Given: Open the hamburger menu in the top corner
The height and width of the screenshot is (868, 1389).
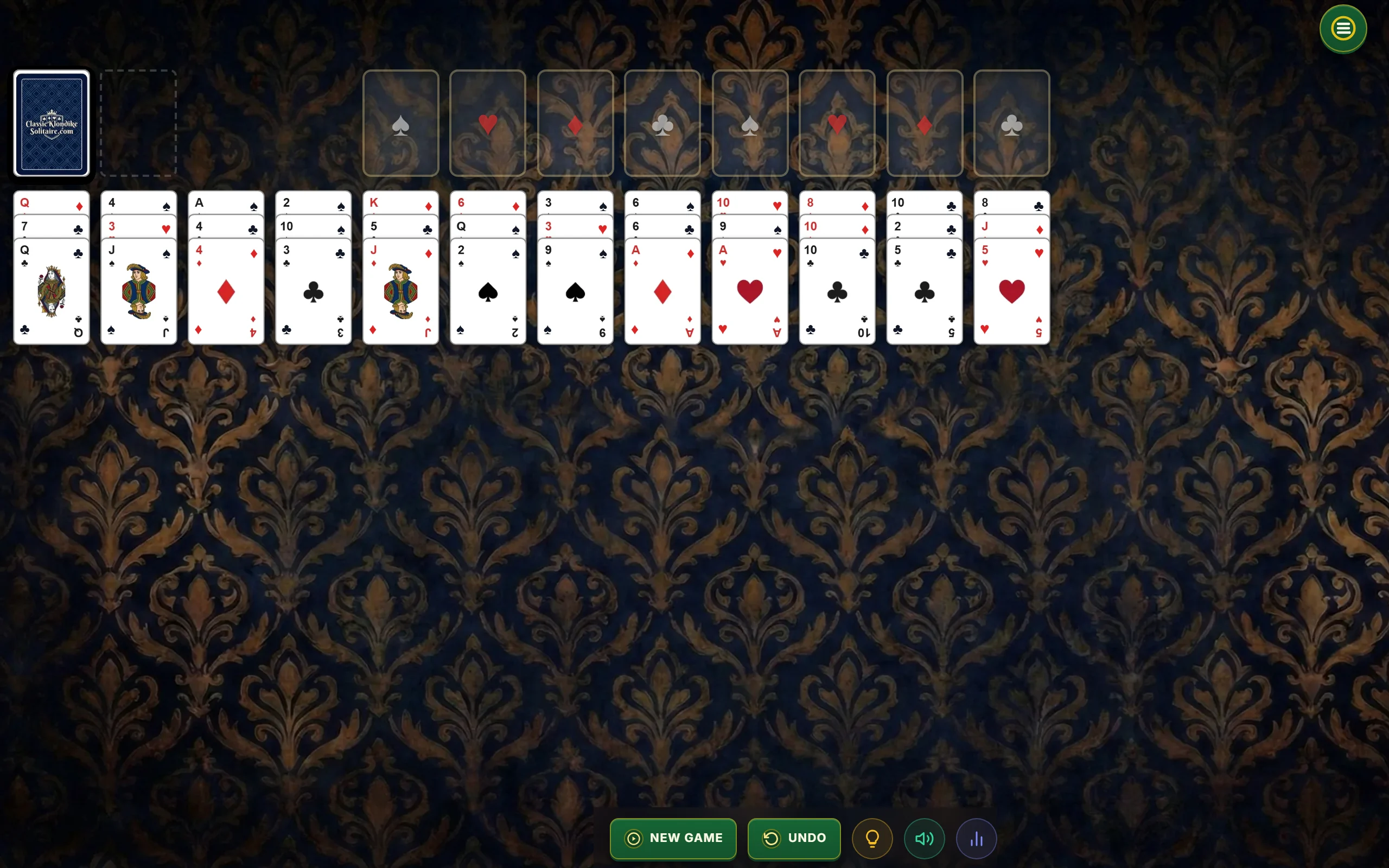Looking at the screenshot, I should (x=1342, y=28).
